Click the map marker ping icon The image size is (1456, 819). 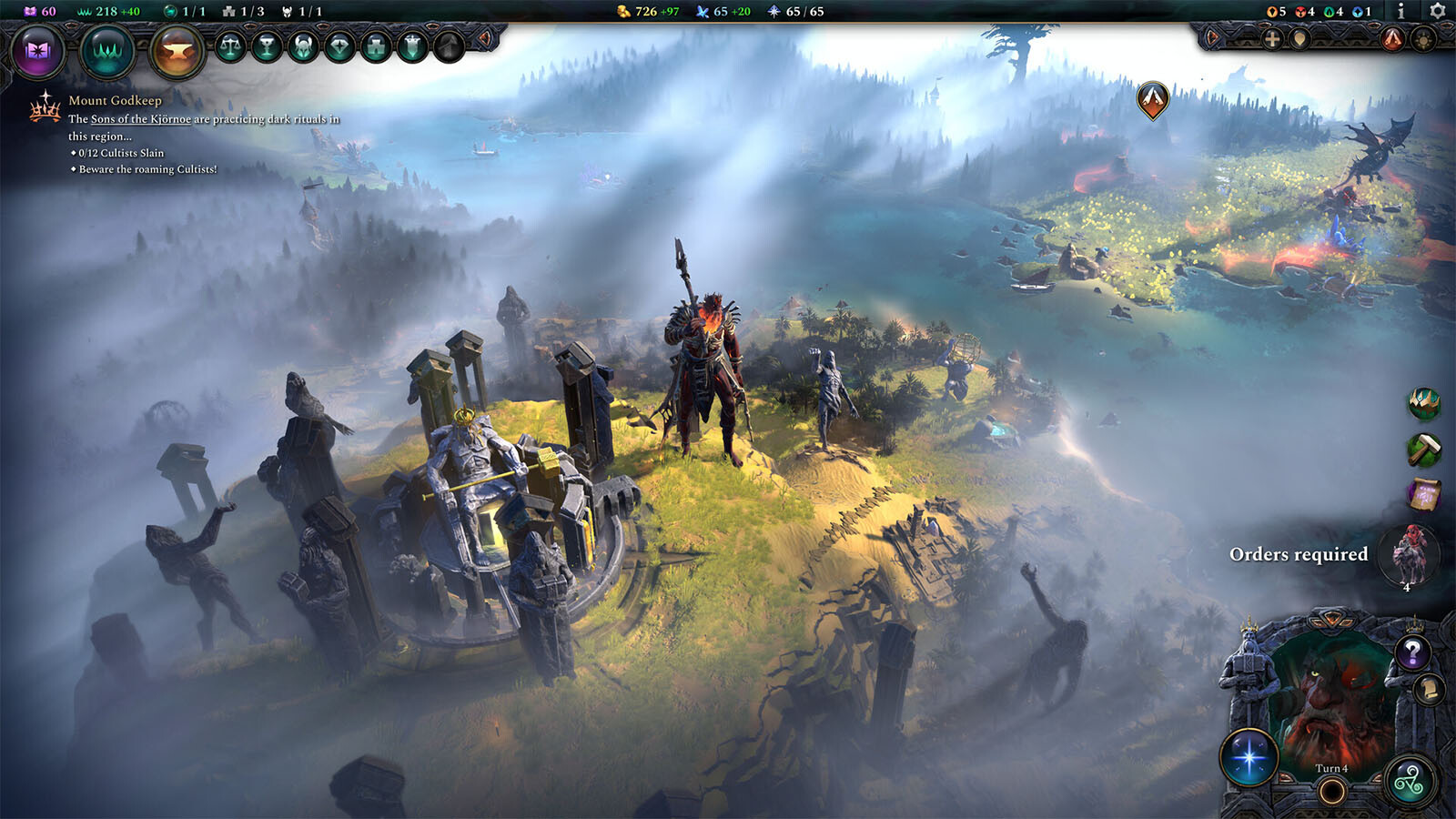(x=1299, y=38)
